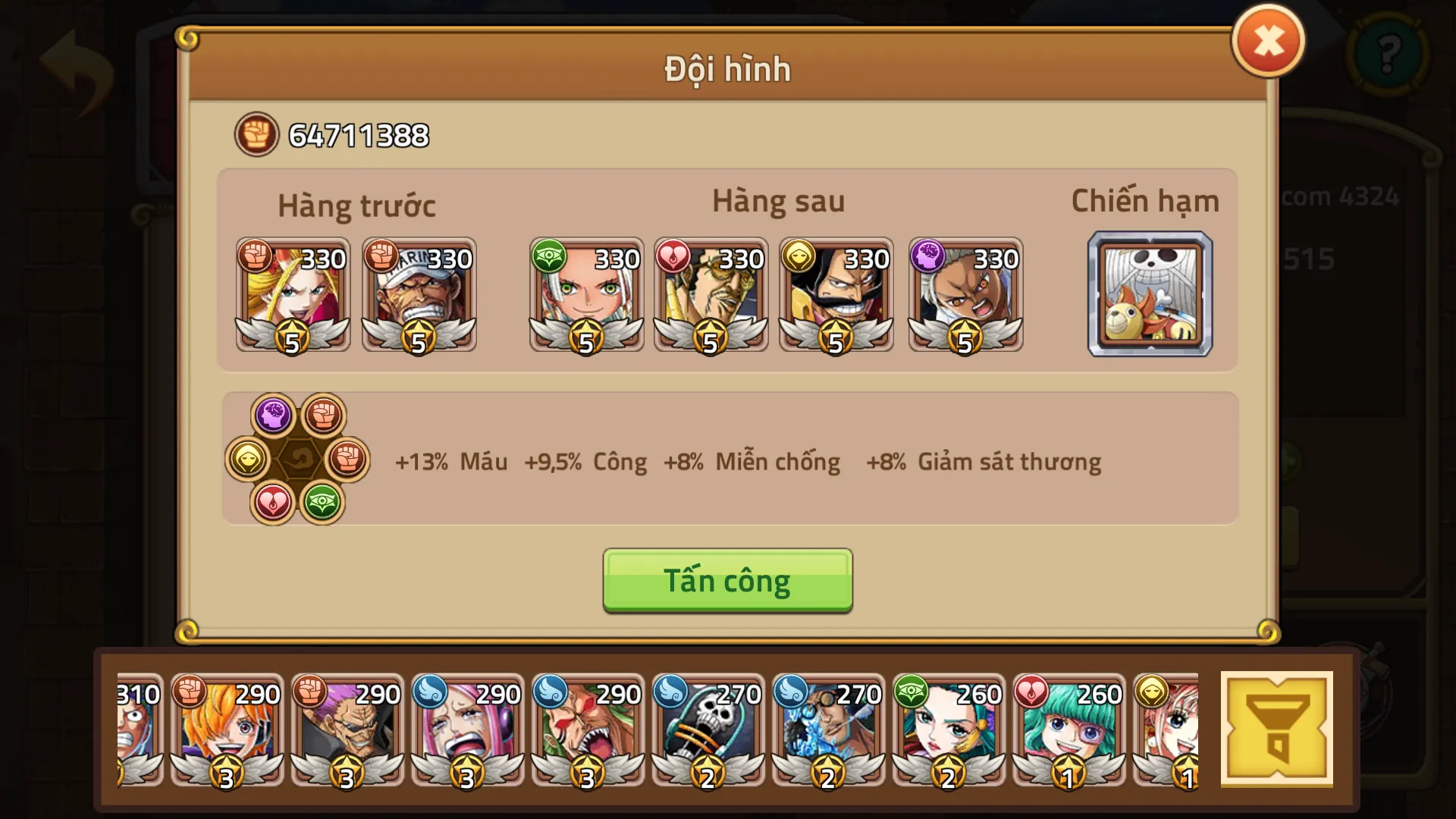Open the help question mark icon
Screen dimensions: 1456x819
point(1389,55)
